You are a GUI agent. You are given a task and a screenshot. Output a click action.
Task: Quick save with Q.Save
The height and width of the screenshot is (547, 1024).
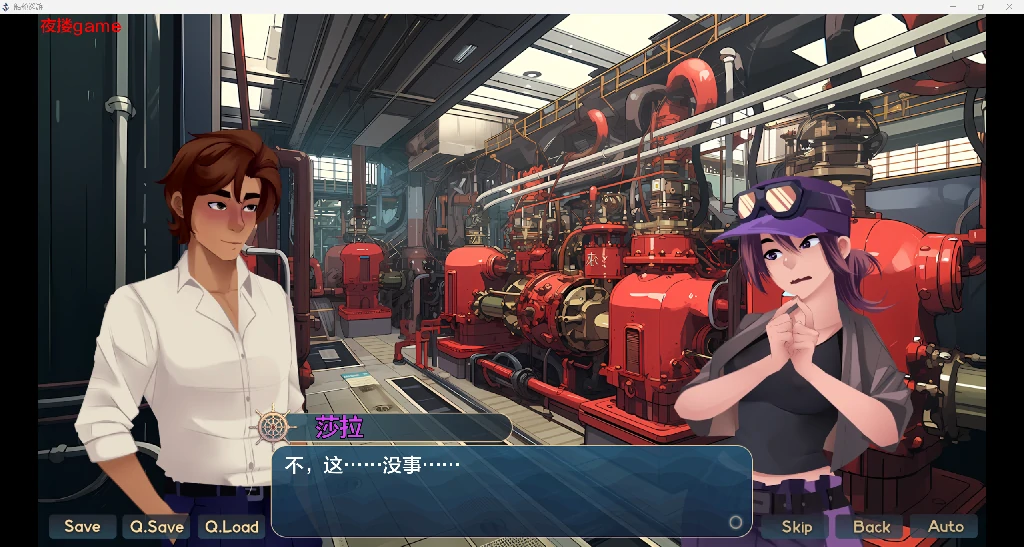[156, 526]
